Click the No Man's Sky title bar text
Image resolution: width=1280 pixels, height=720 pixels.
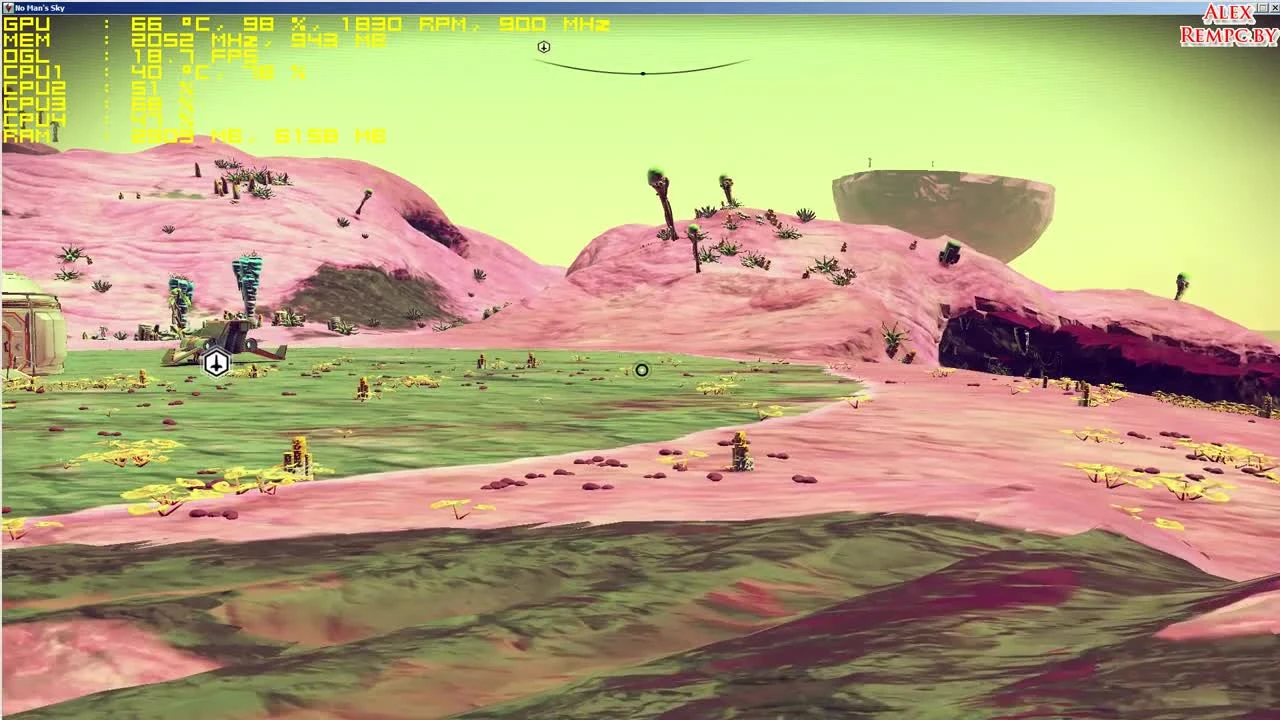tap(40, 8)
